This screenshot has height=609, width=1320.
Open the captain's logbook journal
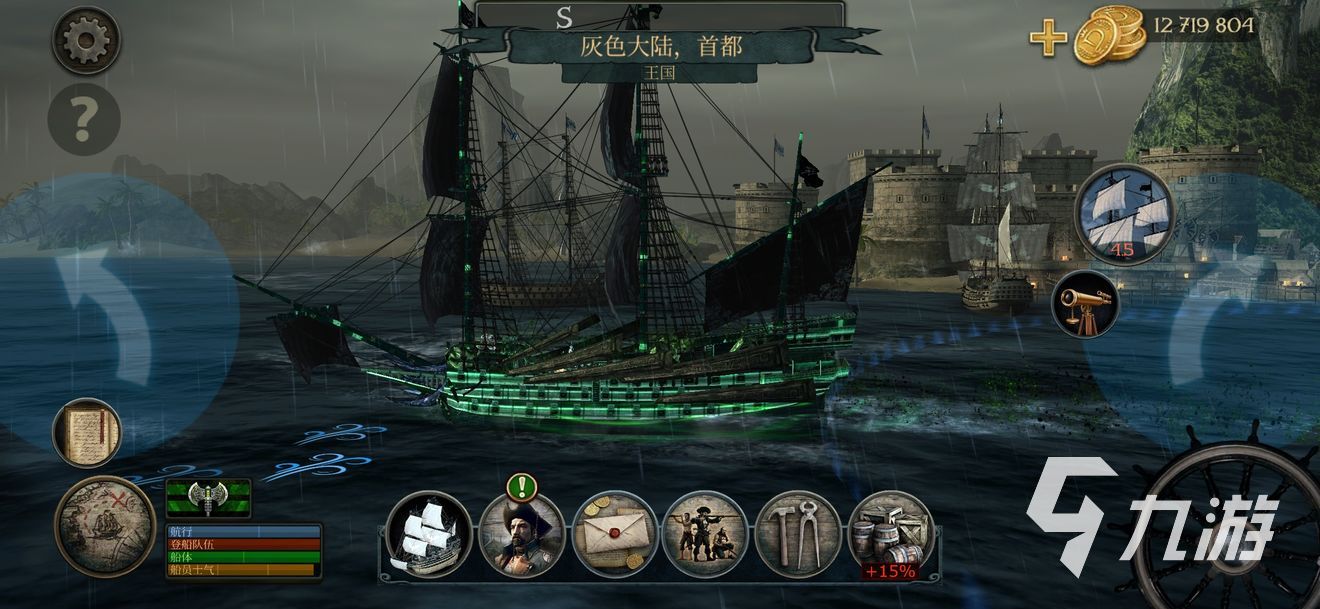tap(87, 433)
